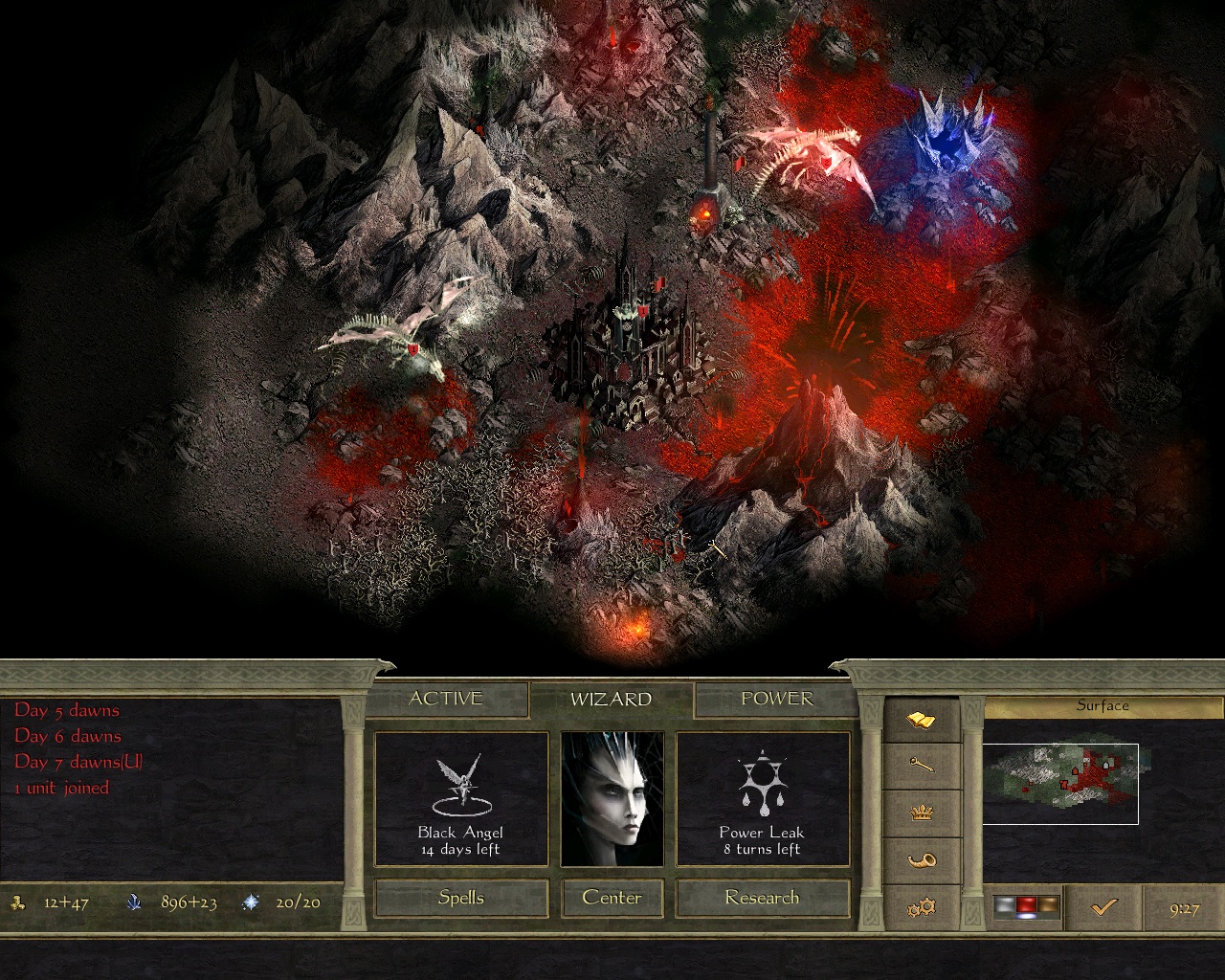Click the player color flags button
The image size is (1225, 980).
pos(1026,906)
